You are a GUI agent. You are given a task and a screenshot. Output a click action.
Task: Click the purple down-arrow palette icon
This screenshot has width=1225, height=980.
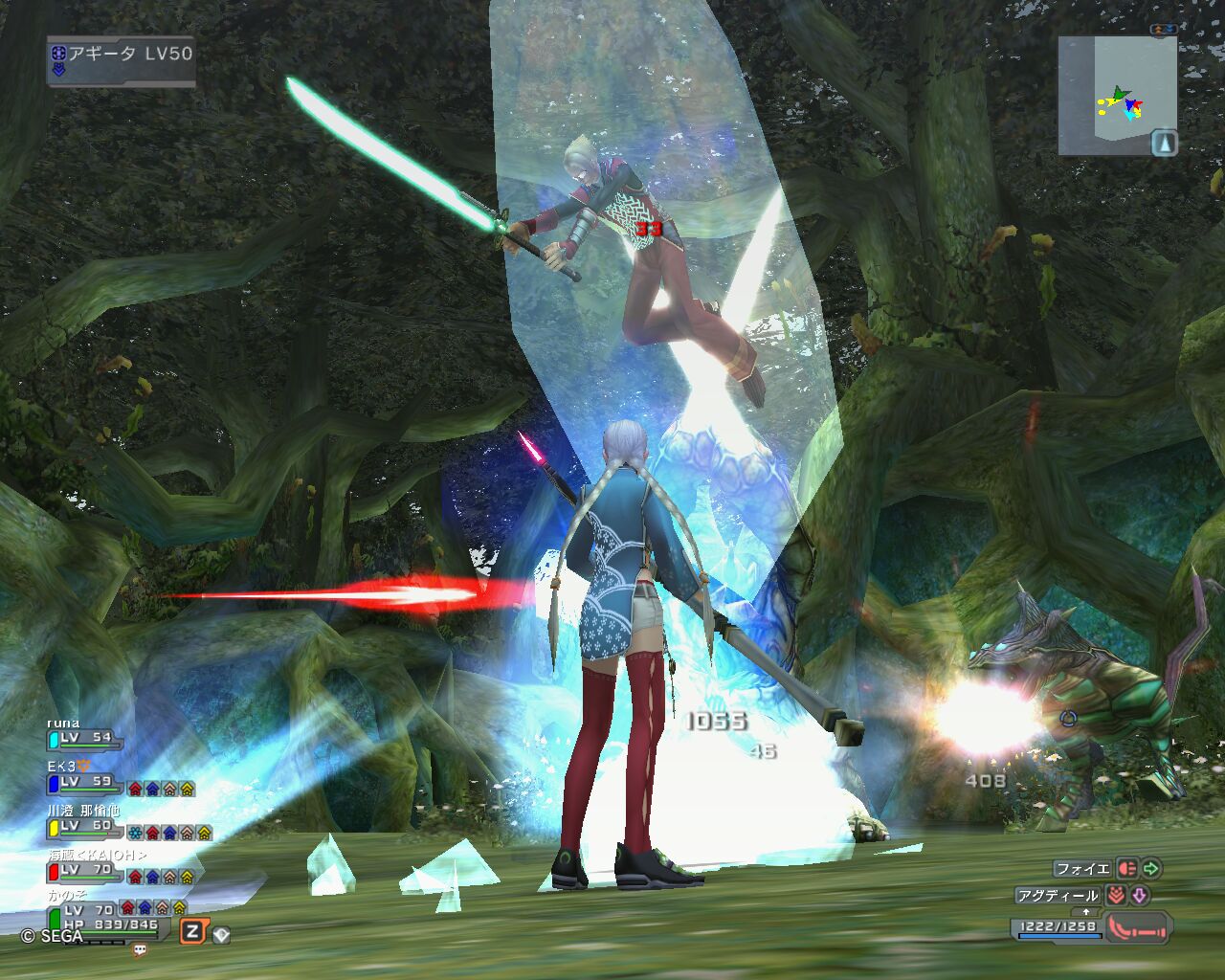[x=1139, y=896]
